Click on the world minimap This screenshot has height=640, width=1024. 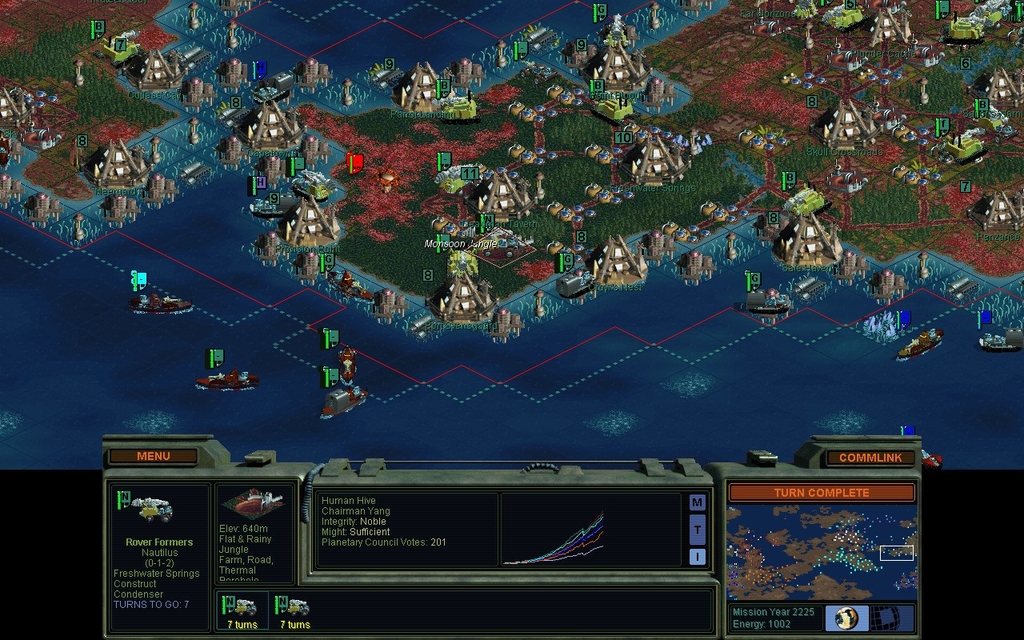point(821,552)
